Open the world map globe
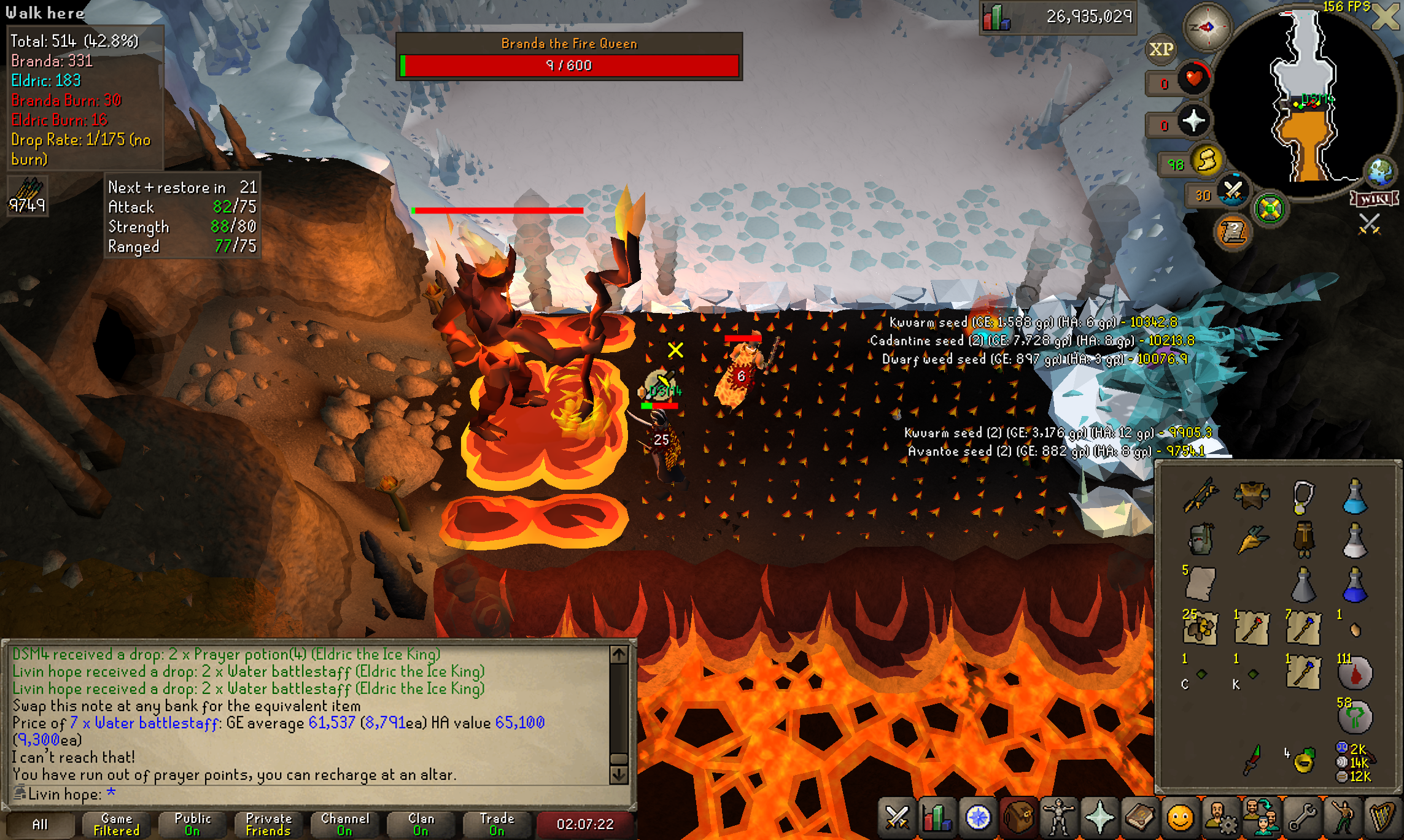 [1379, 172]
